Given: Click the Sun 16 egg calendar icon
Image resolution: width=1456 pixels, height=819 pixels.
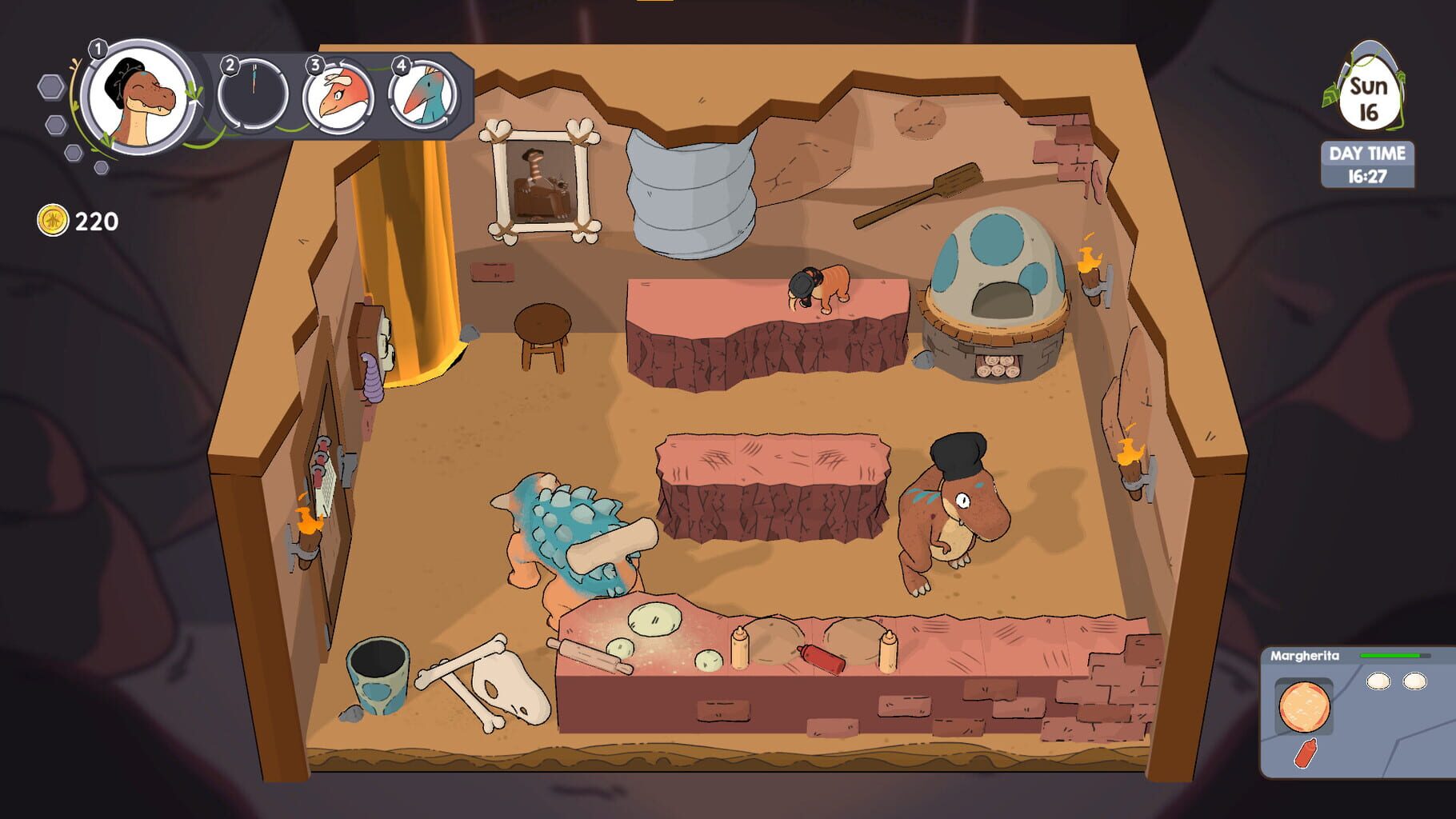Looking at the screenshot, I should coord(1370,88).
